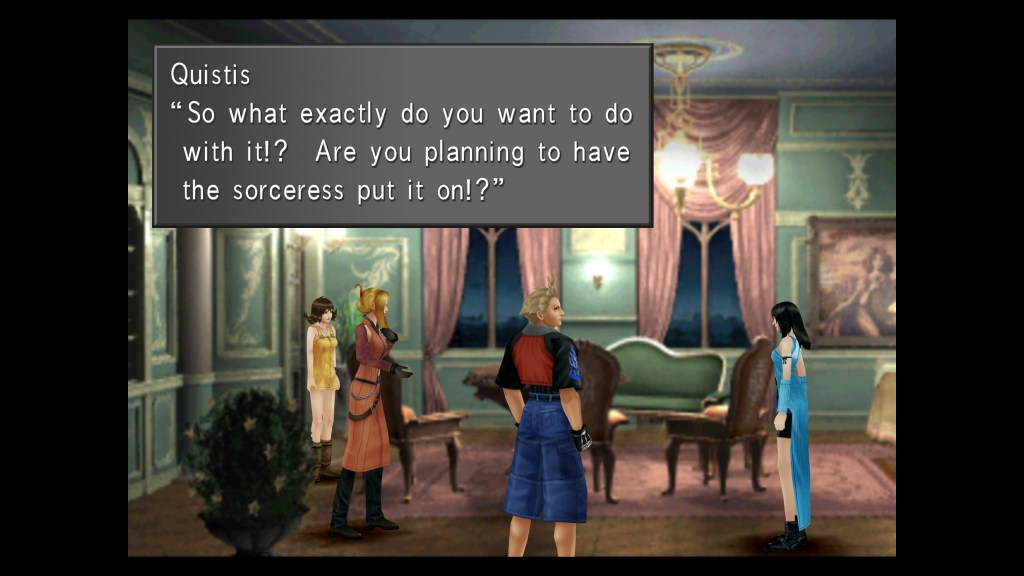Advance Quistis's dialogue box
Screen dimensions: 1024x576
[402, 135]
